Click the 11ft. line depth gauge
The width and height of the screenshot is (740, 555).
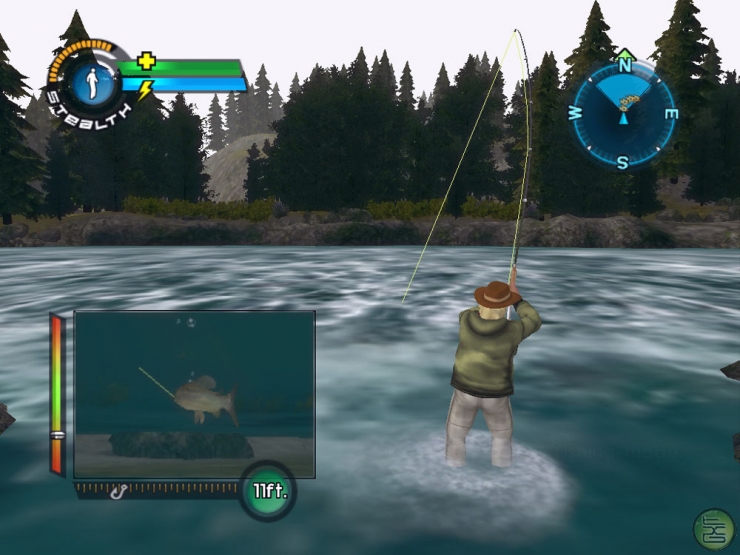click(x=267, y=490)
